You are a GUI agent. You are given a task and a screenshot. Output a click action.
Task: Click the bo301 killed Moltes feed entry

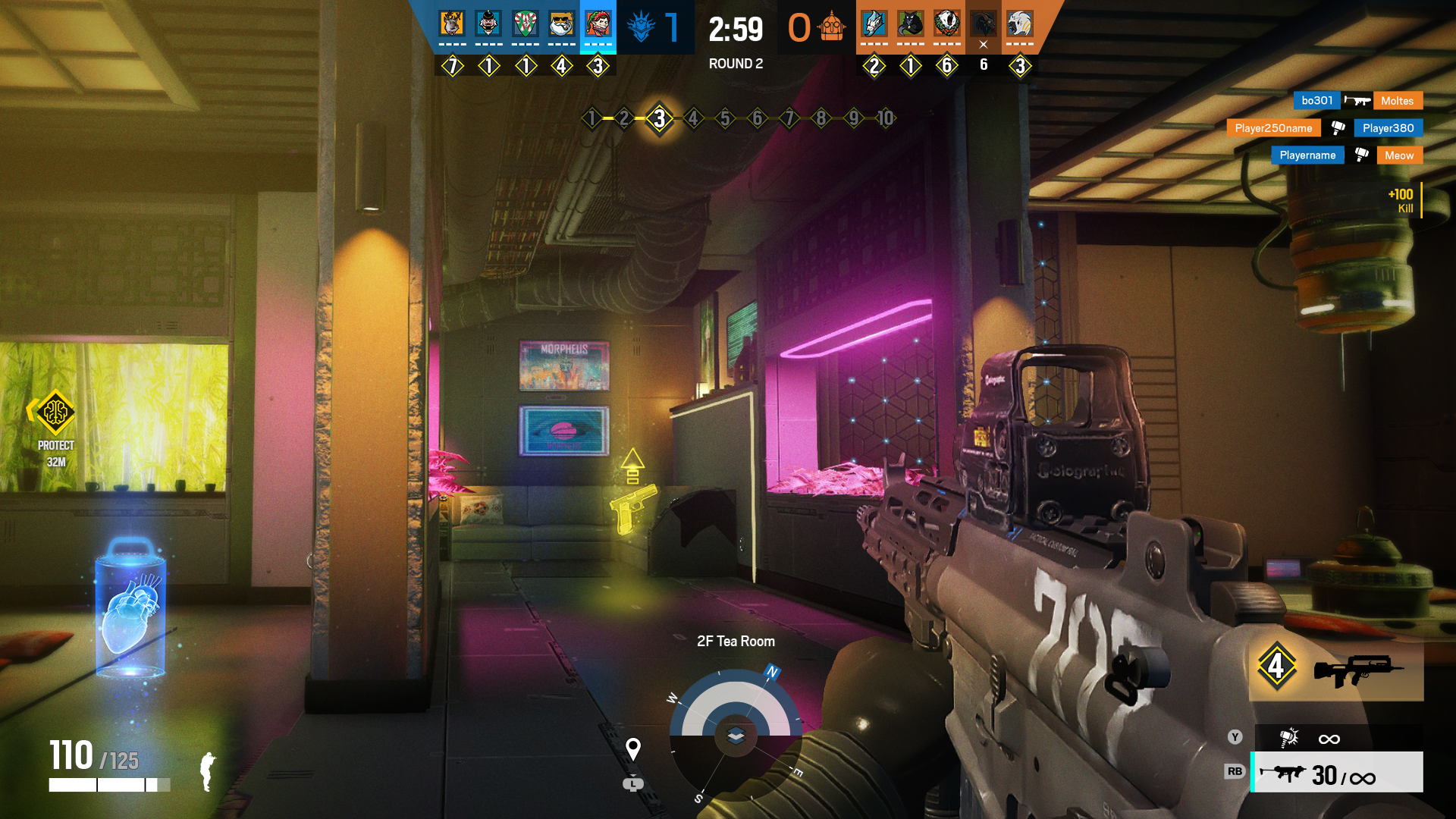click(x=1357, y=101)
